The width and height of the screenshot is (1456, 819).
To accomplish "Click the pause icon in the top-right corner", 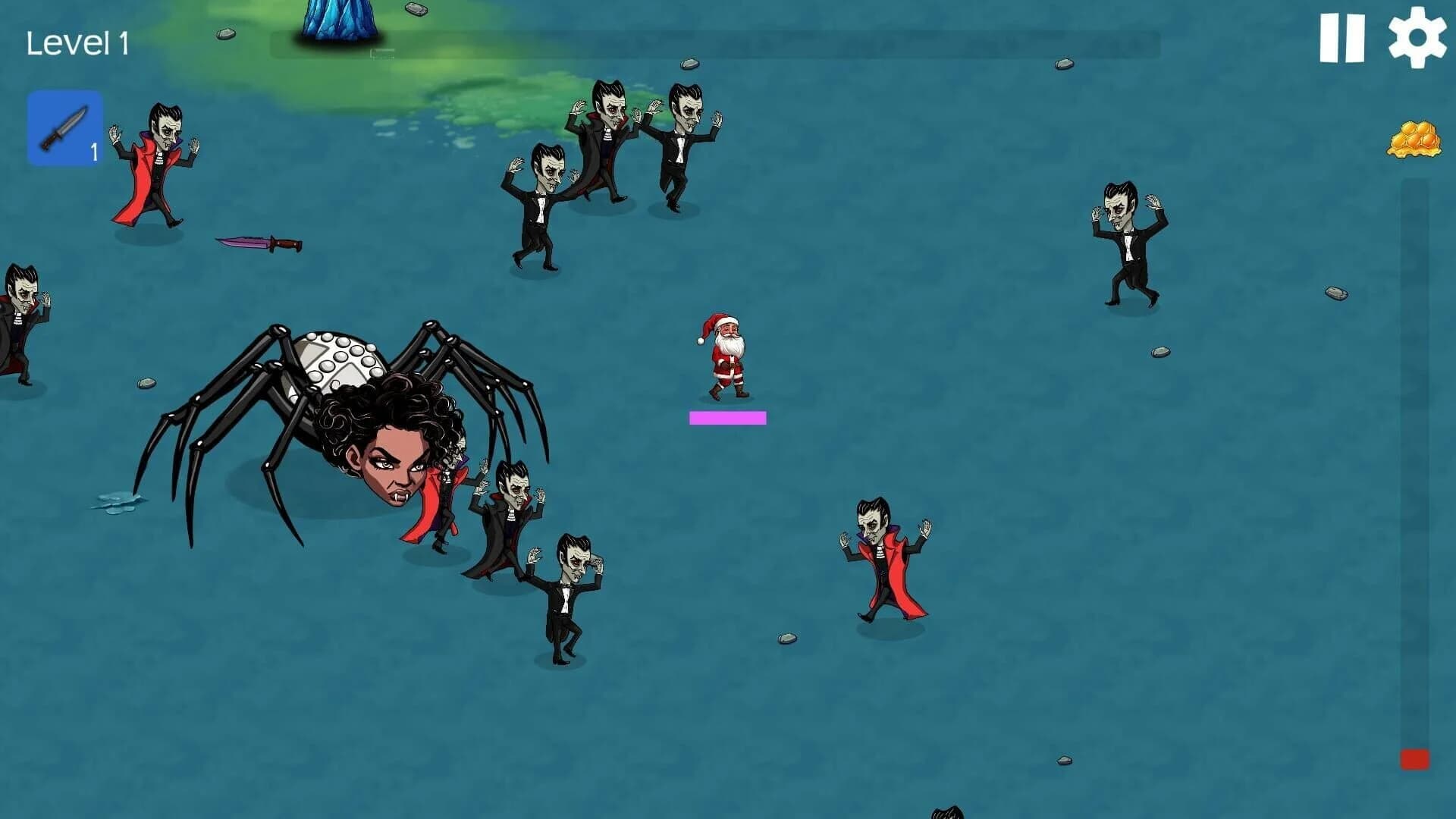I will (1344, 36).
